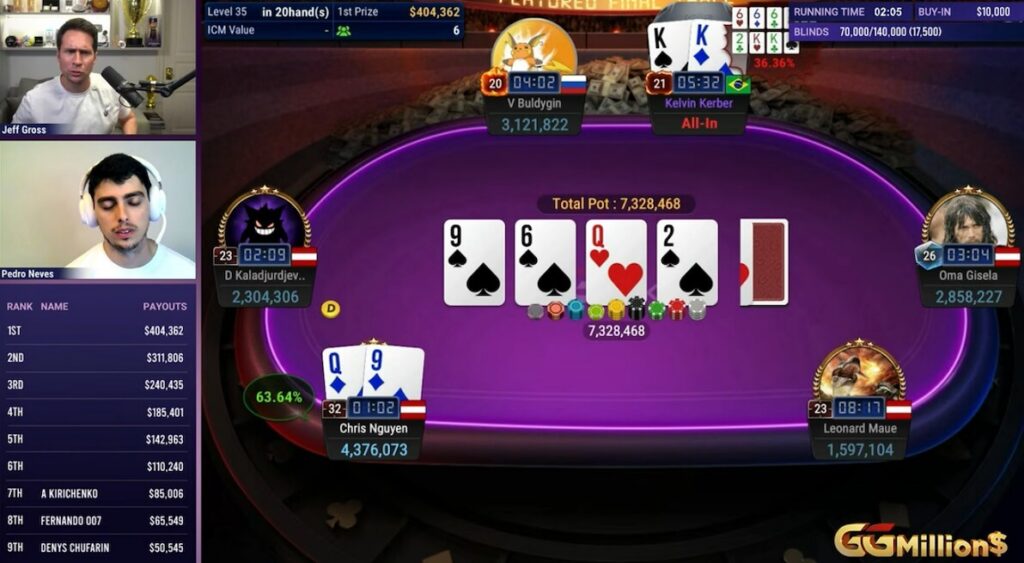
Task: Click the yellow dealer button
Action: (330, 309)
